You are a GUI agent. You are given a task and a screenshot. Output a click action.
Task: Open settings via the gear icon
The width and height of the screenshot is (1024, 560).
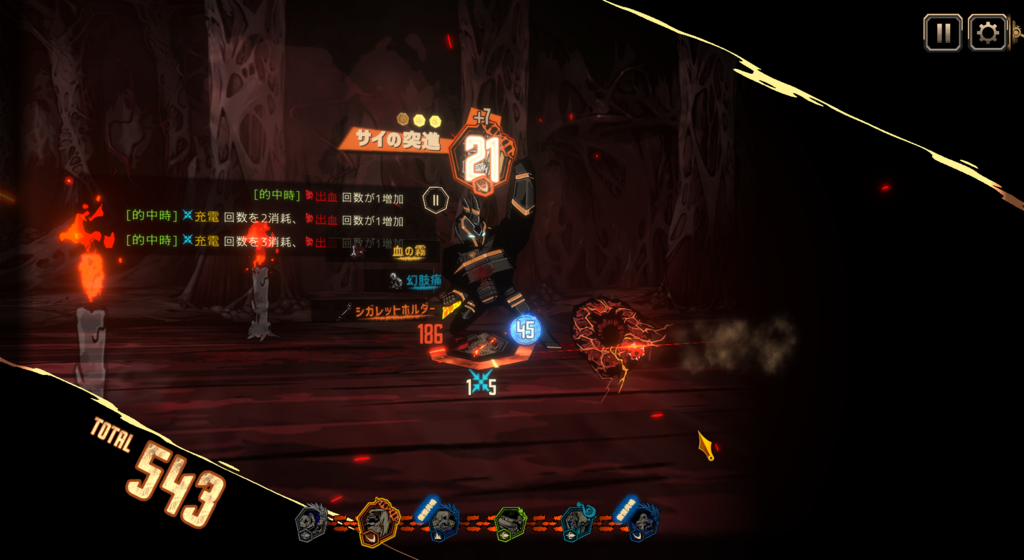point(987,33)
